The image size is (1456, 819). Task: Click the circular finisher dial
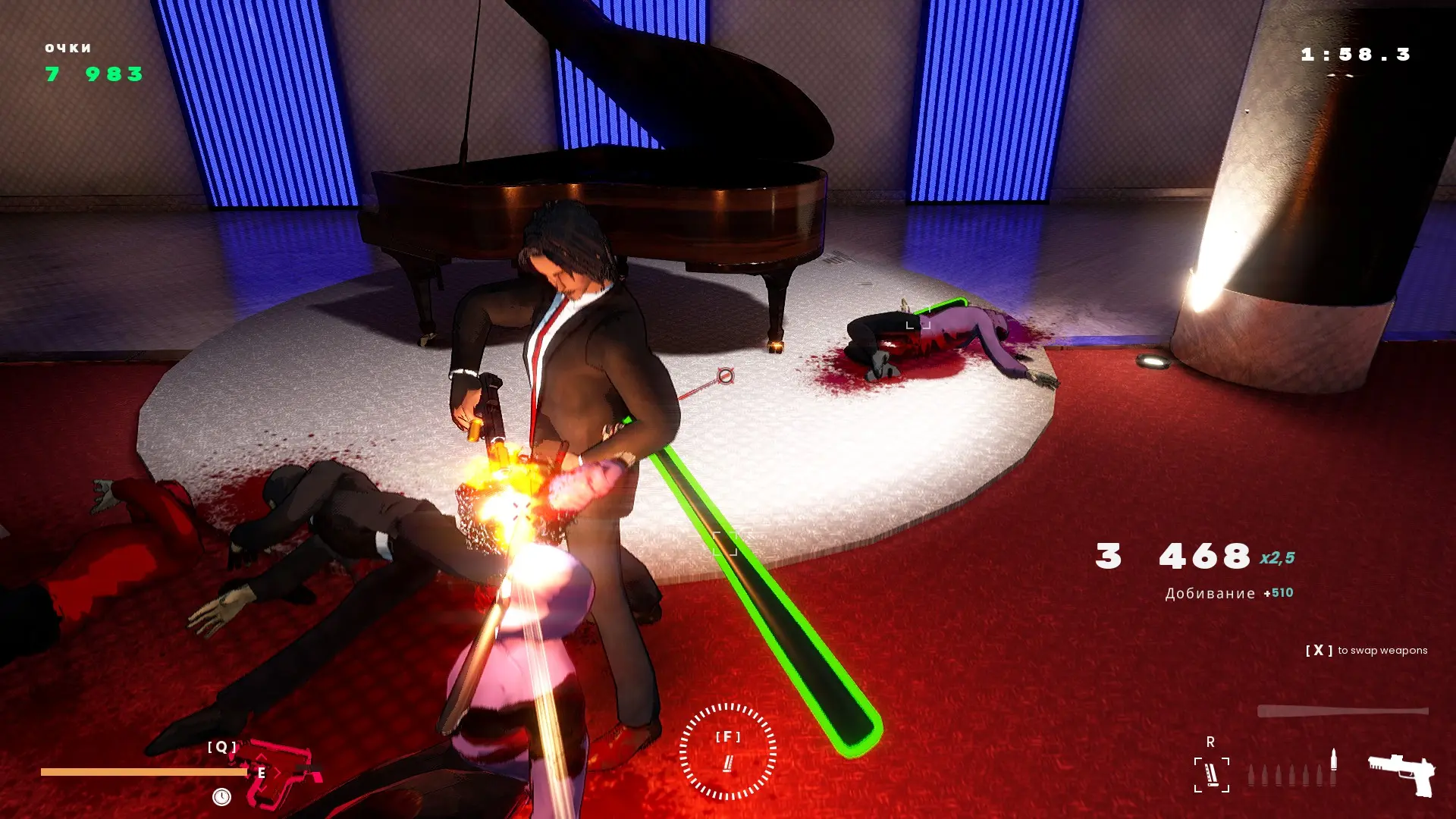727,752
